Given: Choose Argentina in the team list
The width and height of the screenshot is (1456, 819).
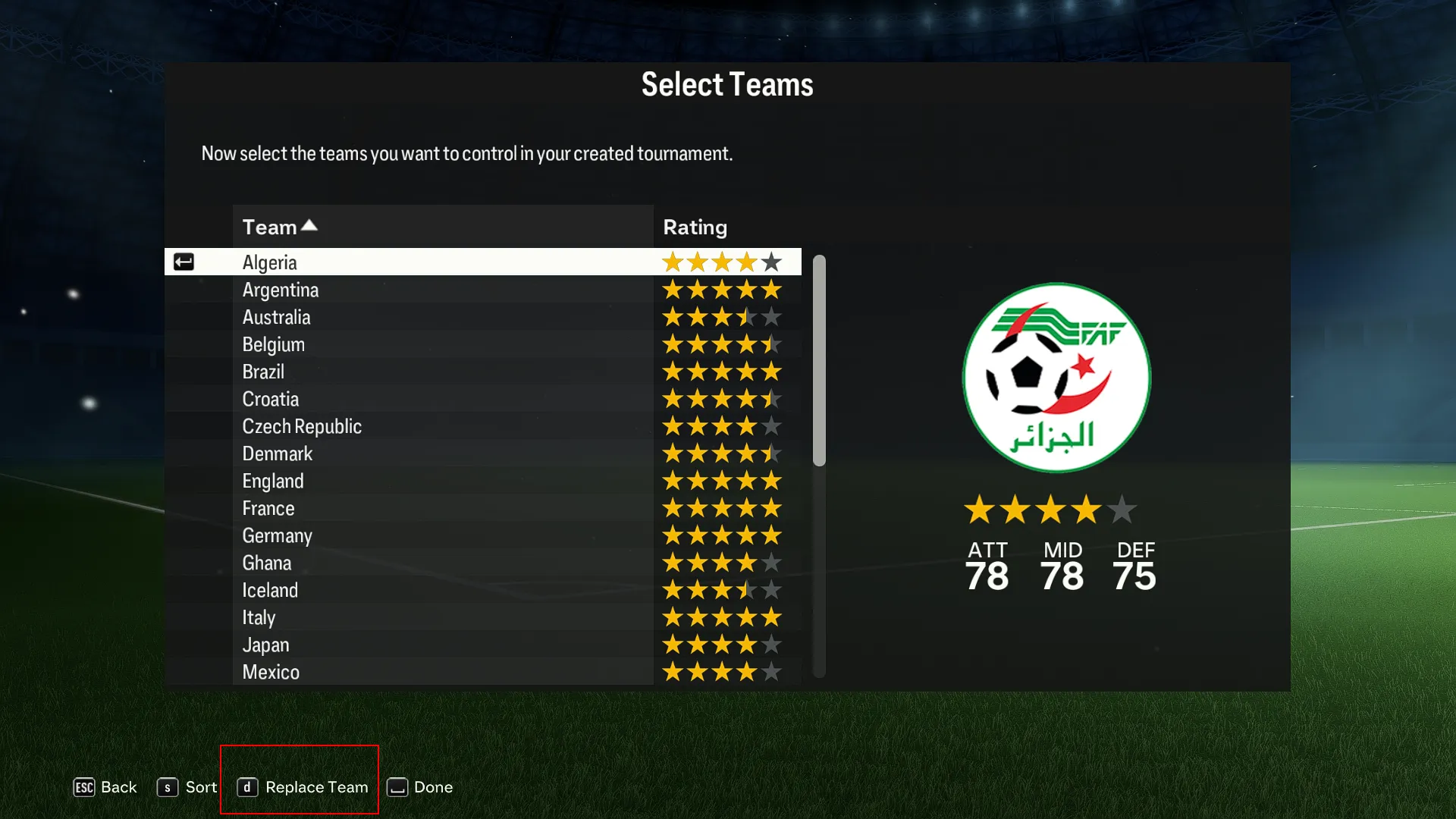Looking at the screenshot, I should pos(281,290).
